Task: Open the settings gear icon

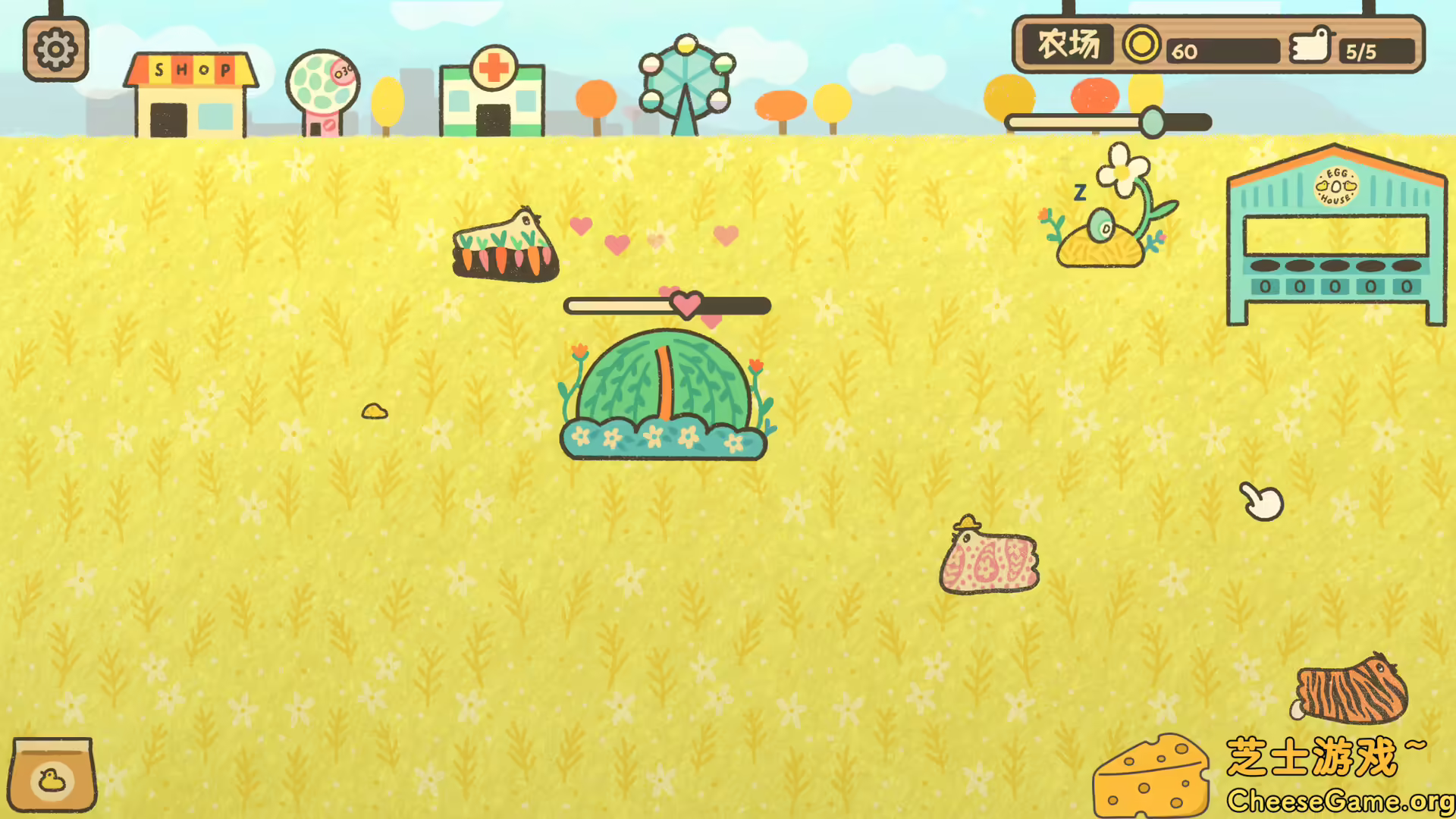Action: [x=55, y=47]
